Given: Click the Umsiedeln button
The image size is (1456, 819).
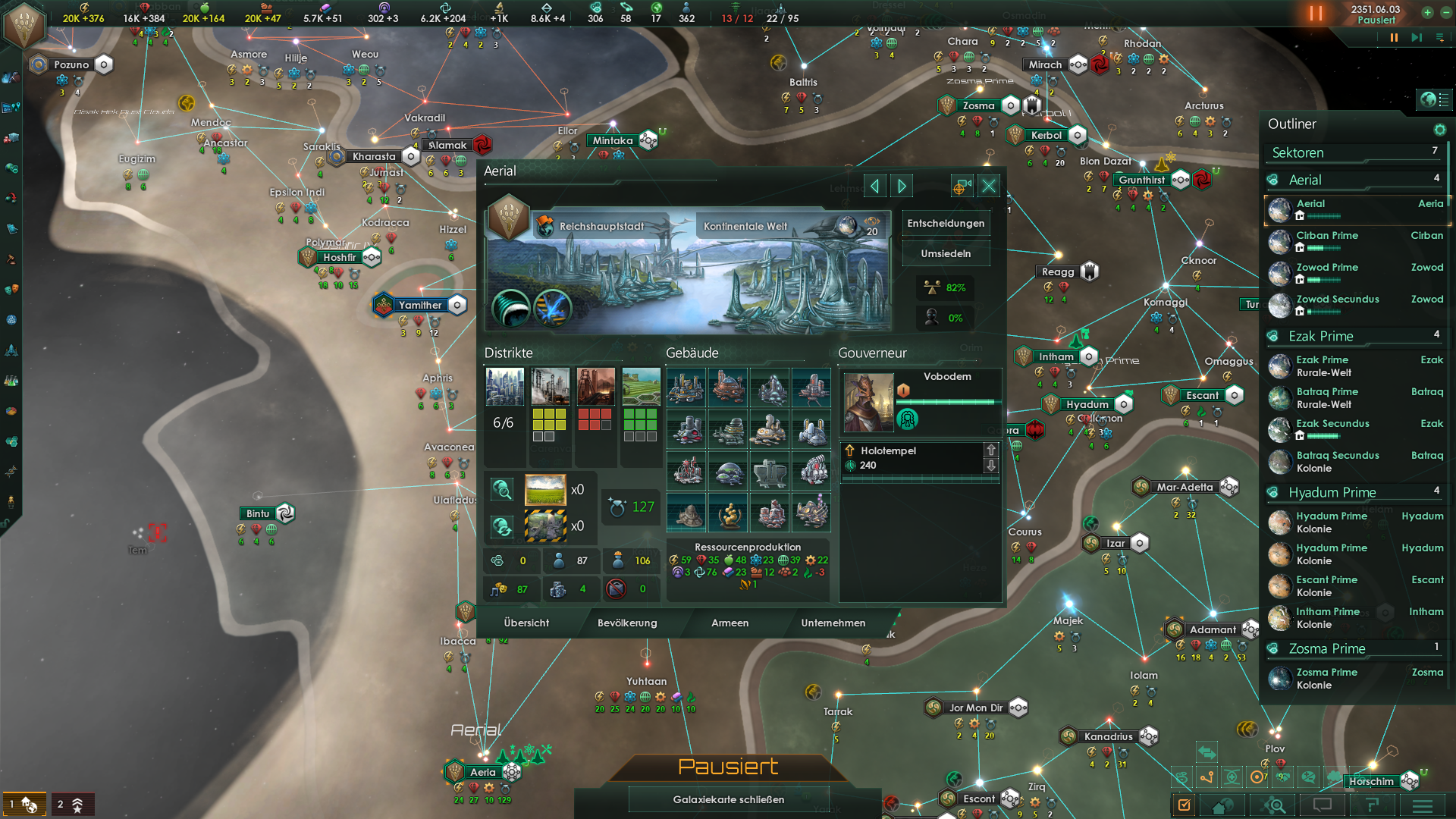Looking at the screenshot, I should pos(946,253).
